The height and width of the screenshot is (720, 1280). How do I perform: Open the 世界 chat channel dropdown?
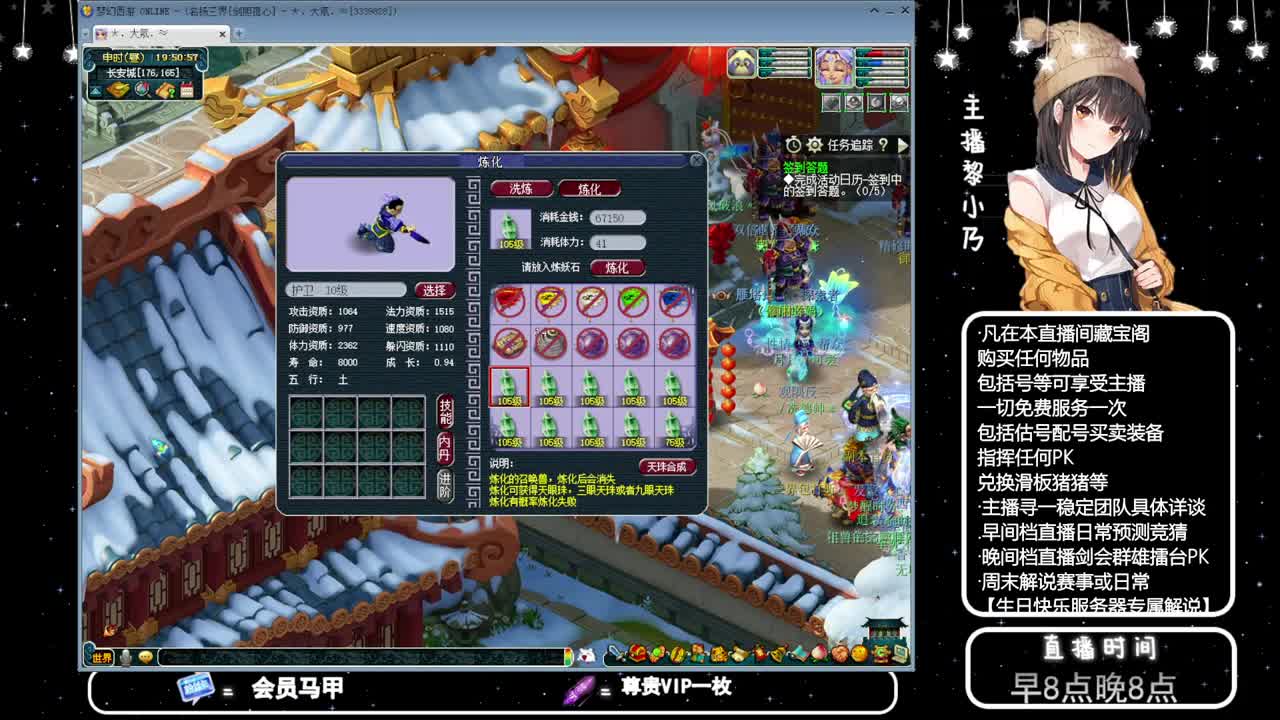point(101,658)
